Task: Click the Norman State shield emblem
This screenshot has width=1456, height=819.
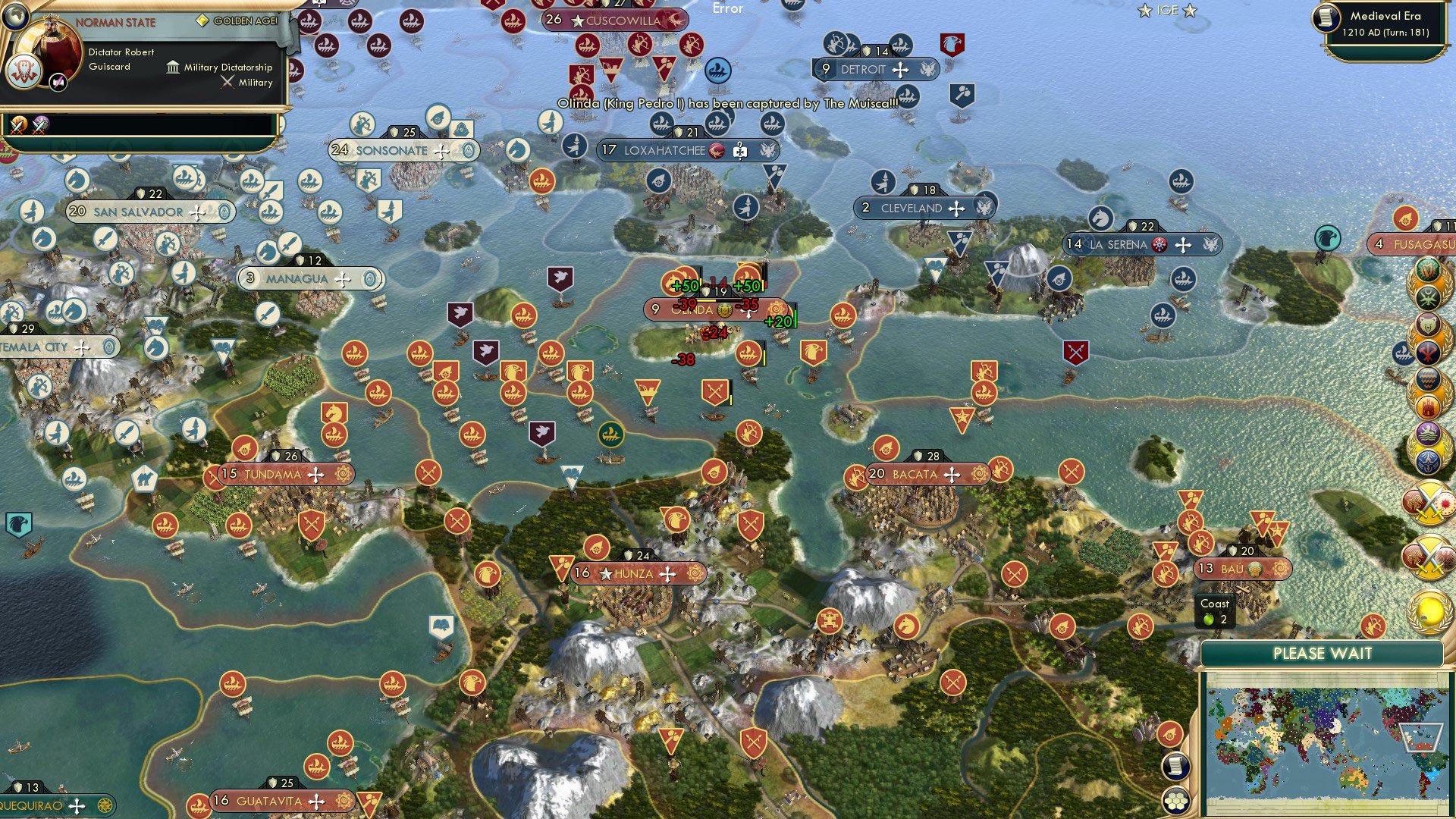Action: click(x=24, y=71)
